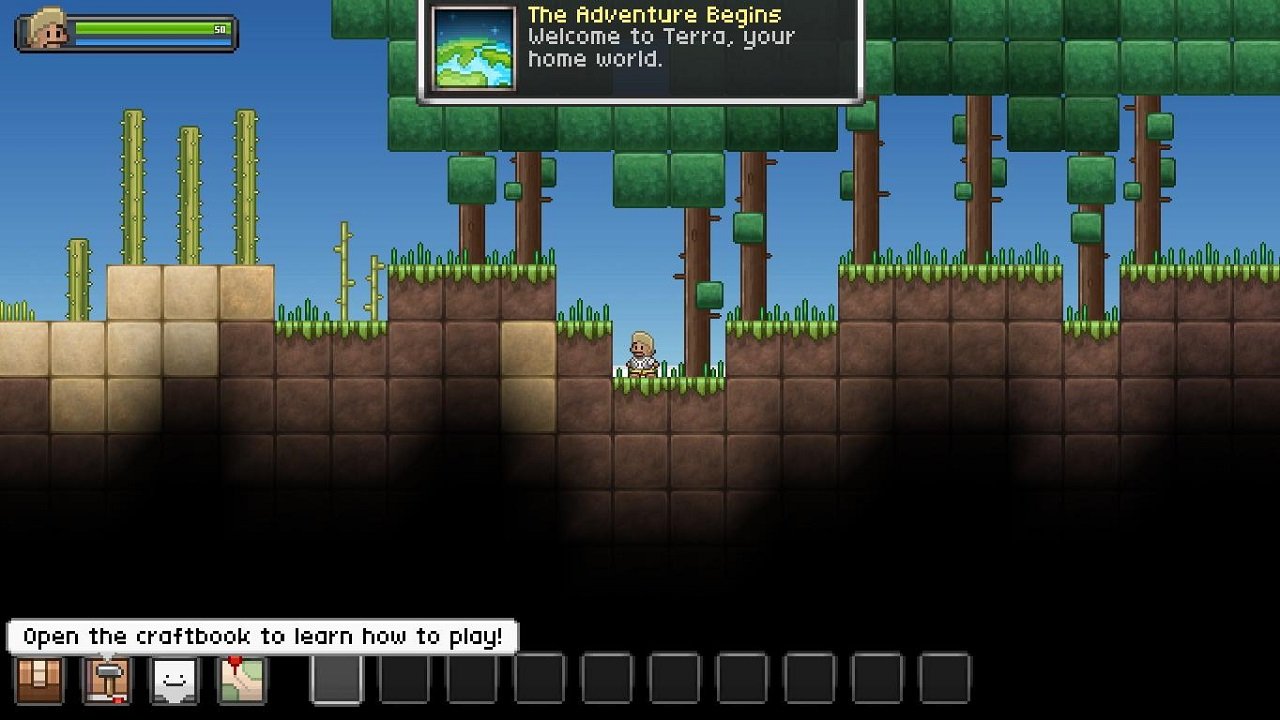This screenshot has width=1280, height=720.
Task: Click the smiley face speech bubble icon
Action: click(x=174, y=679)
